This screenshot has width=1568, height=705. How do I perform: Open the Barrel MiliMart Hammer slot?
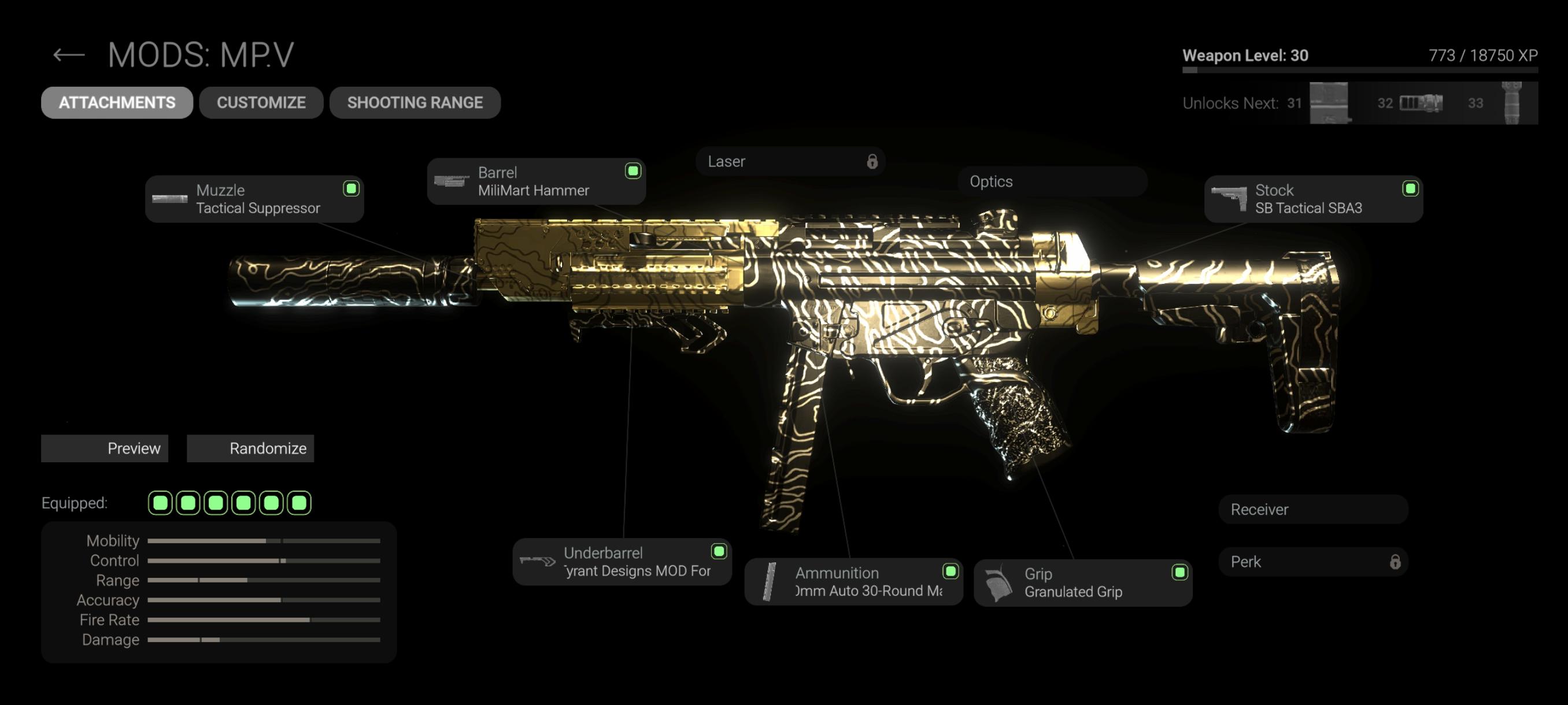click(535, 181)
